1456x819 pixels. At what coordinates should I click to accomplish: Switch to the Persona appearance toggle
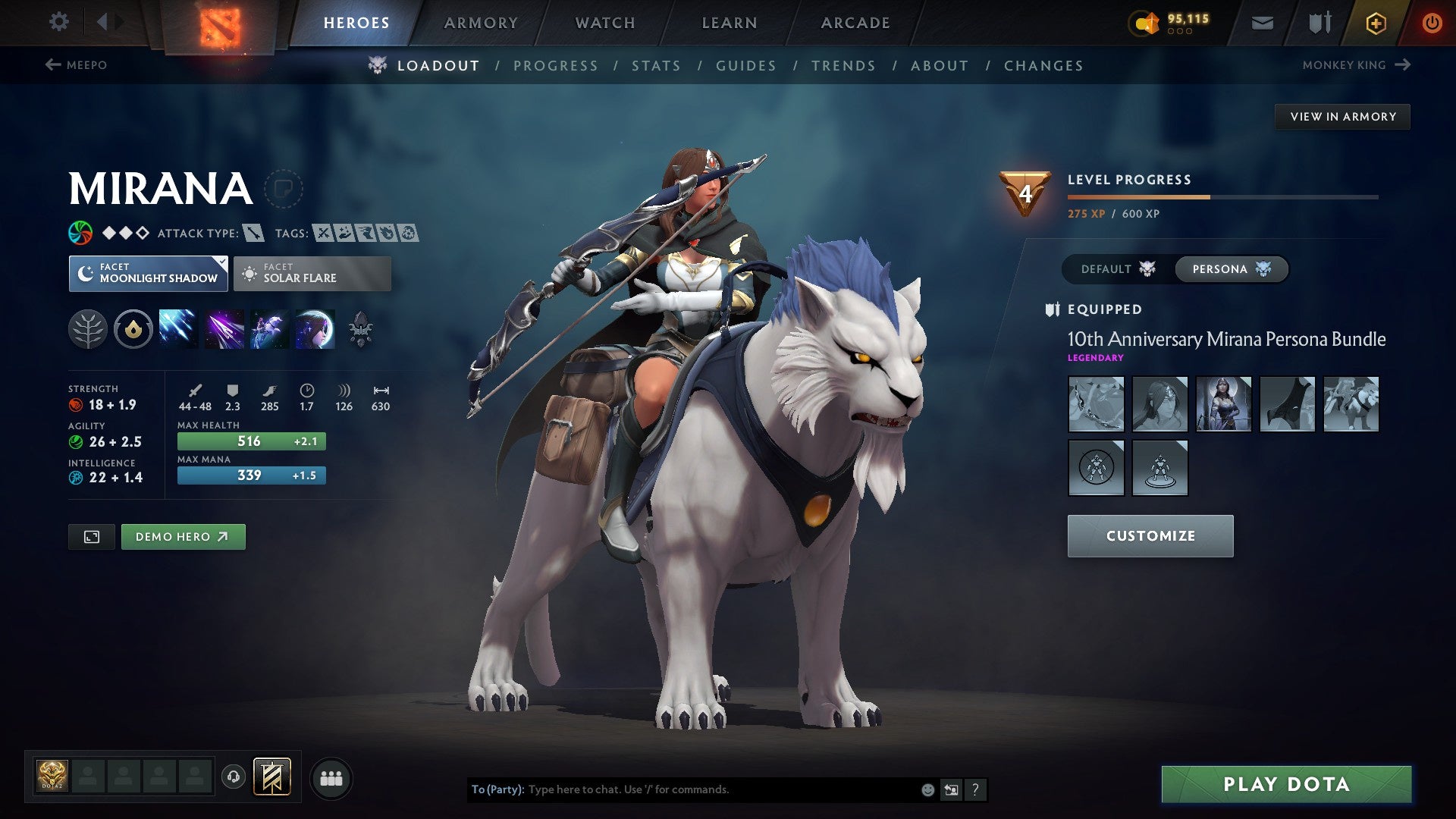[1230, 269]
